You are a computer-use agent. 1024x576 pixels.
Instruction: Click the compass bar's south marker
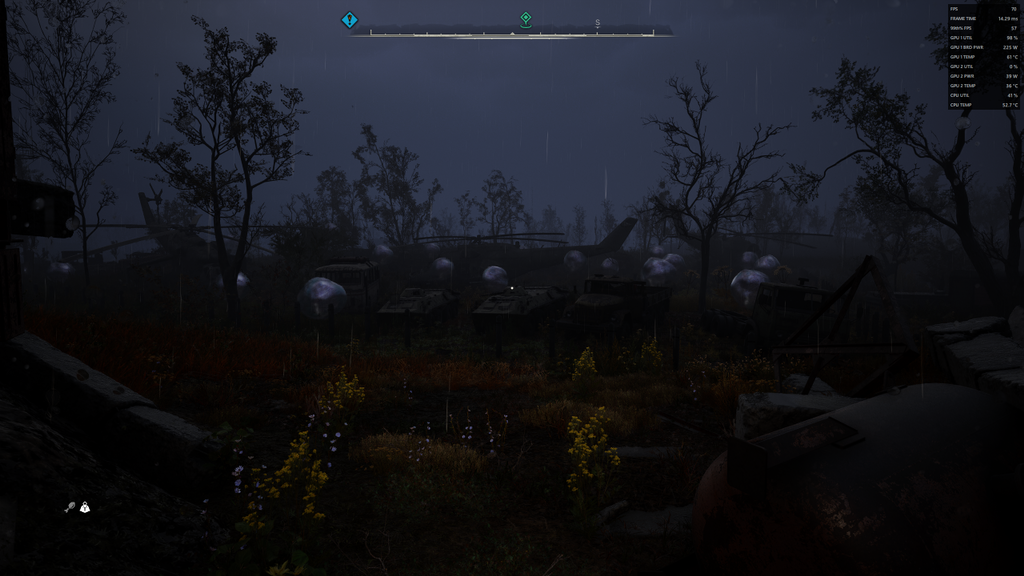(x=598, y=23)
